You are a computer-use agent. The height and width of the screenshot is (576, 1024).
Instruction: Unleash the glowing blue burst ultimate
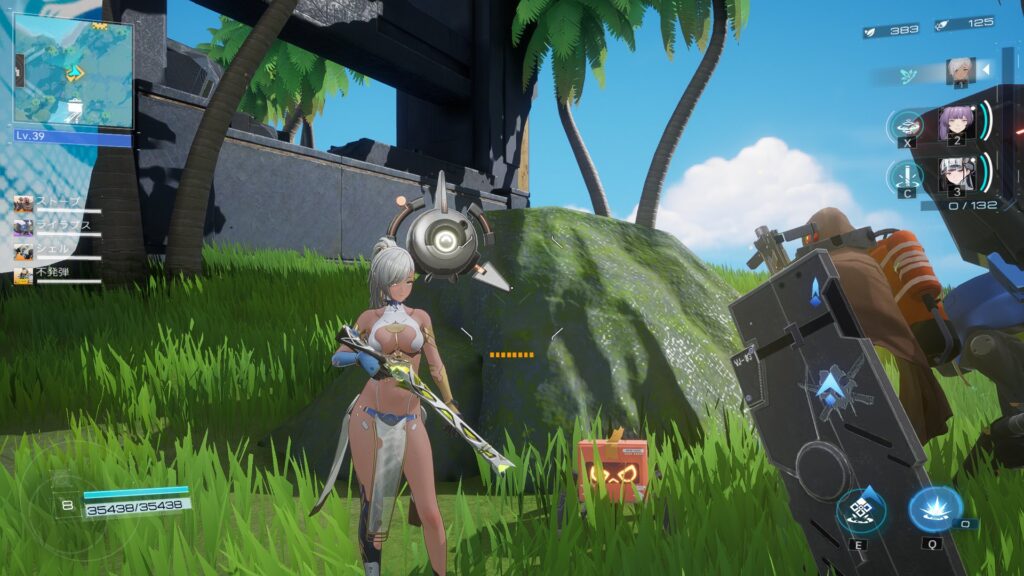(935, 508)
